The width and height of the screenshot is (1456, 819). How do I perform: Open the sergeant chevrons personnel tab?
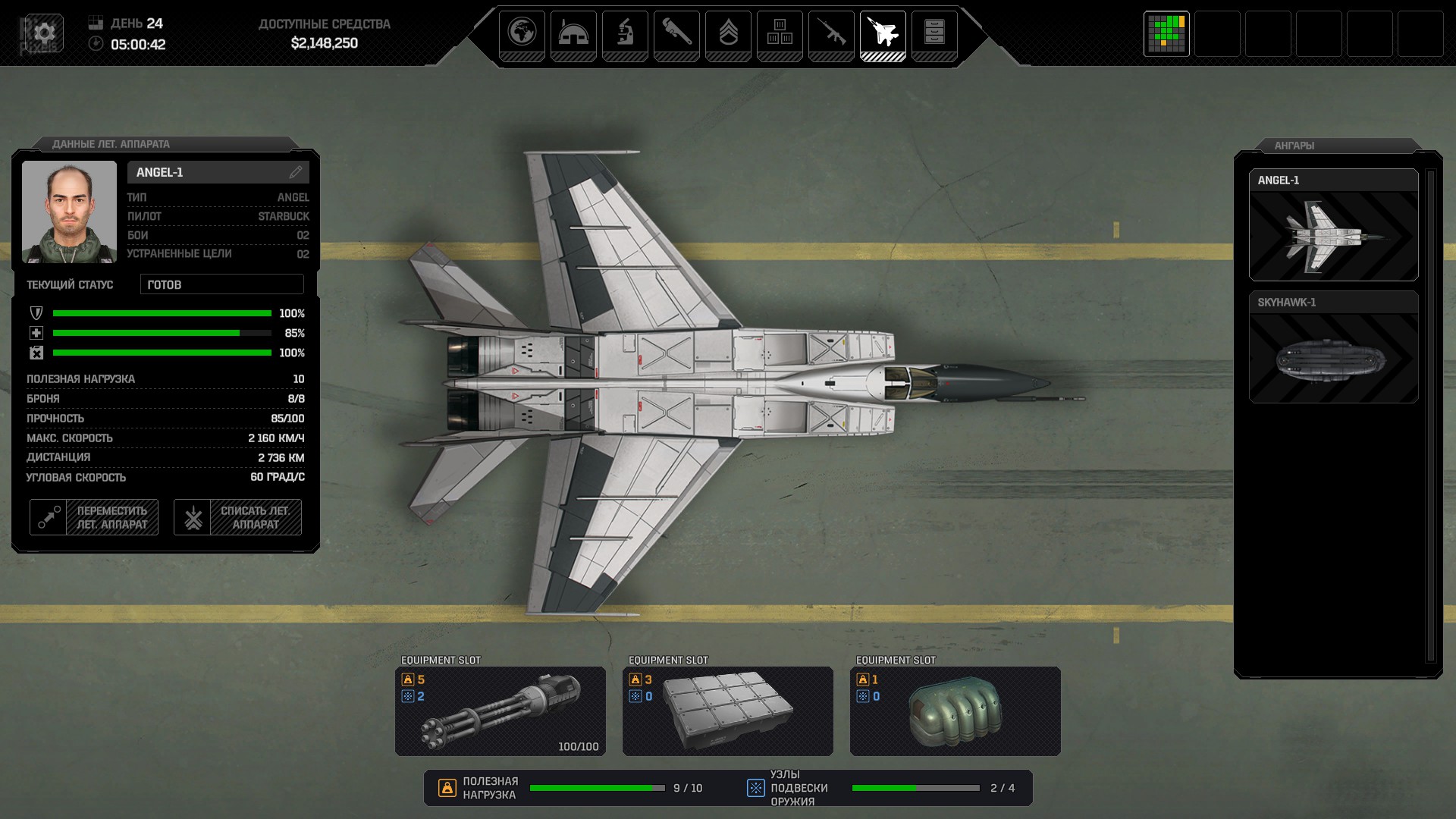pos(728,34)
